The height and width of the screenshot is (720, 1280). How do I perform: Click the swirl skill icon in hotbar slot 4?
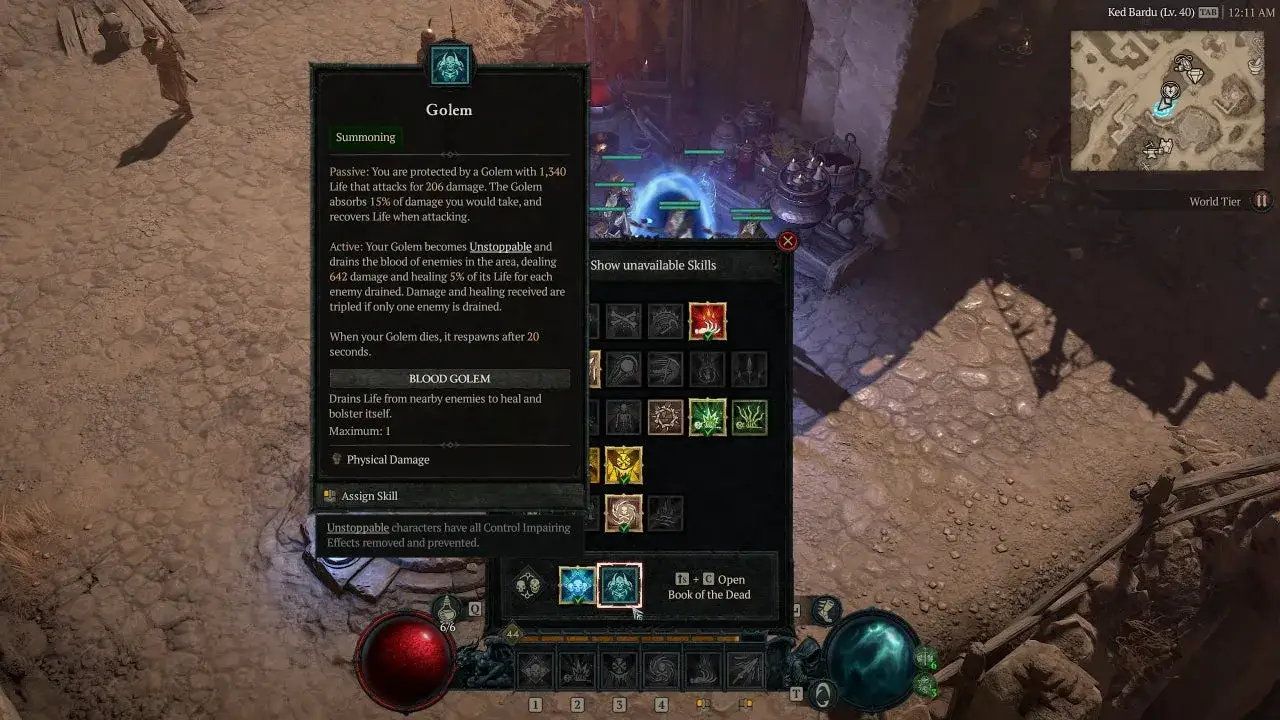[660, 670]
